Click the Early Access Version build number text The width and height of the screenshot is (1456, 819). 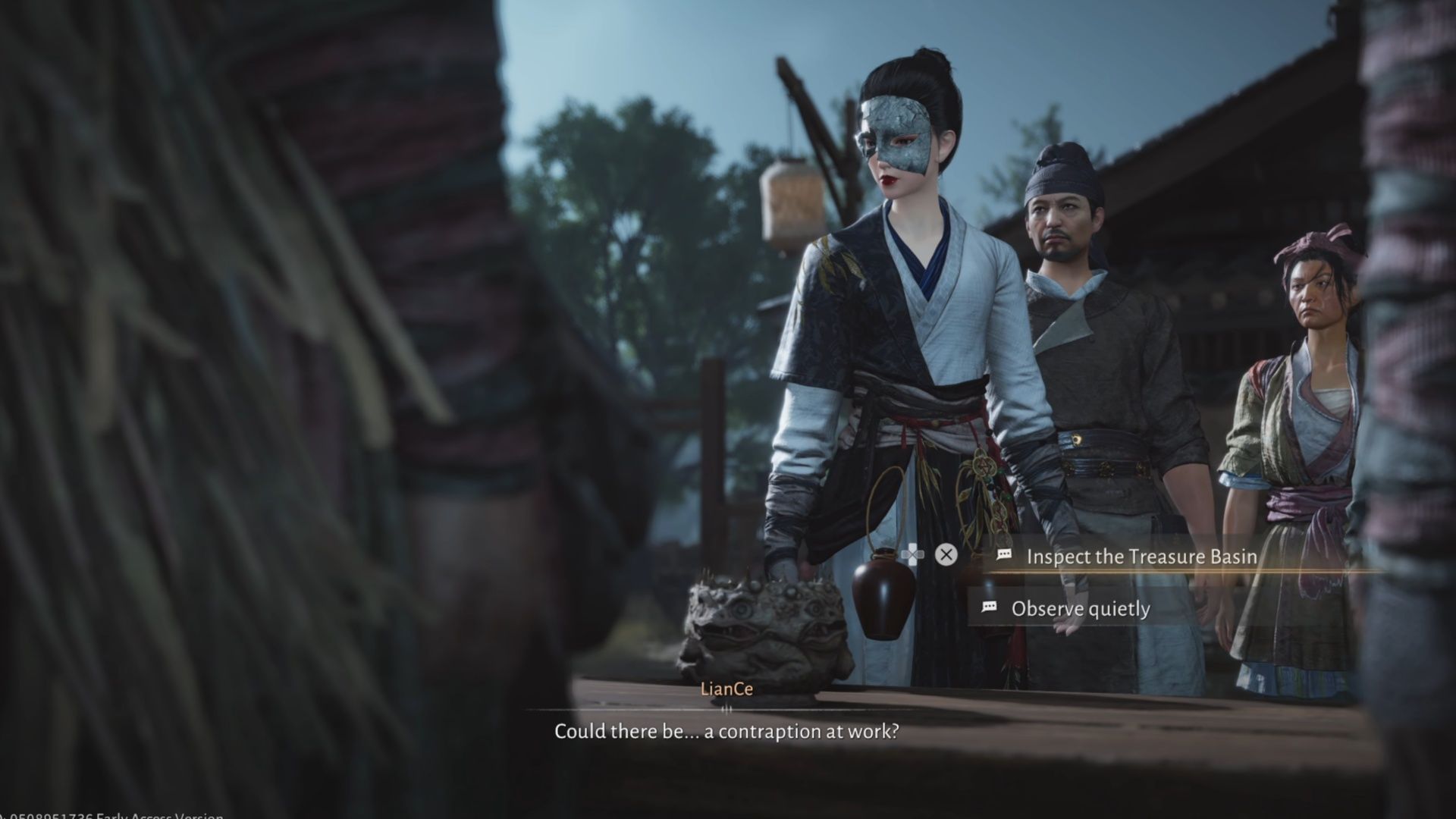(x=106, y=814)
